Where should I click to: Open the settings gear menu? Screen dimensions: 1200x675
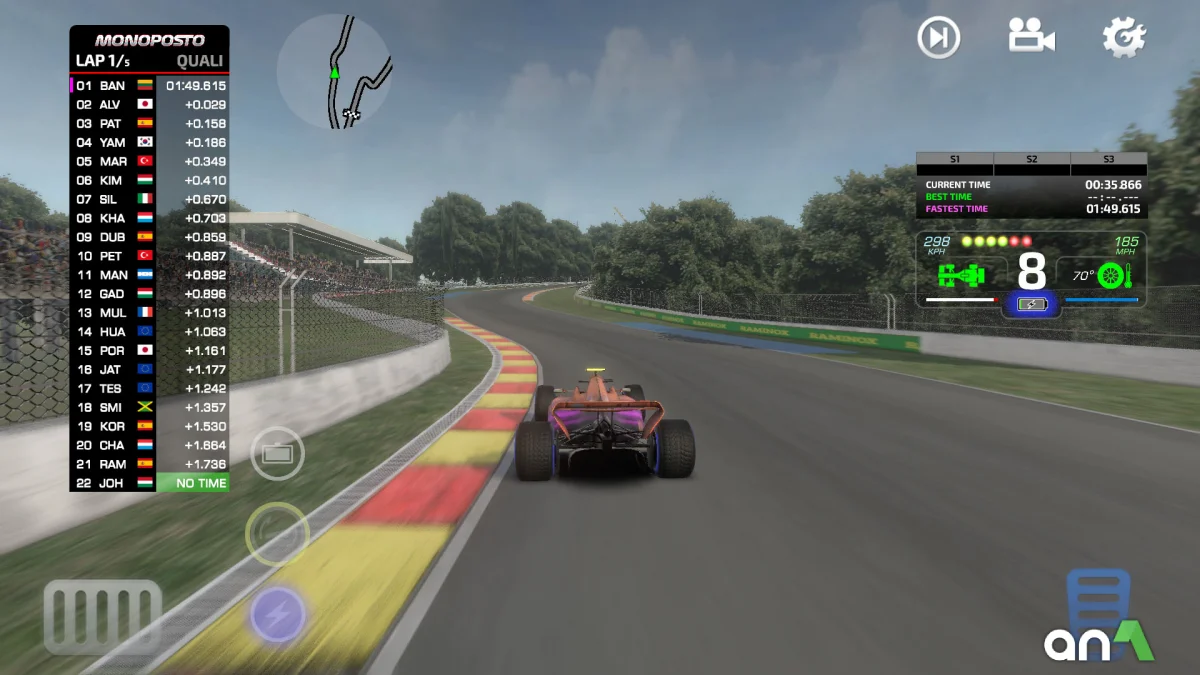tap(1124, 37)
